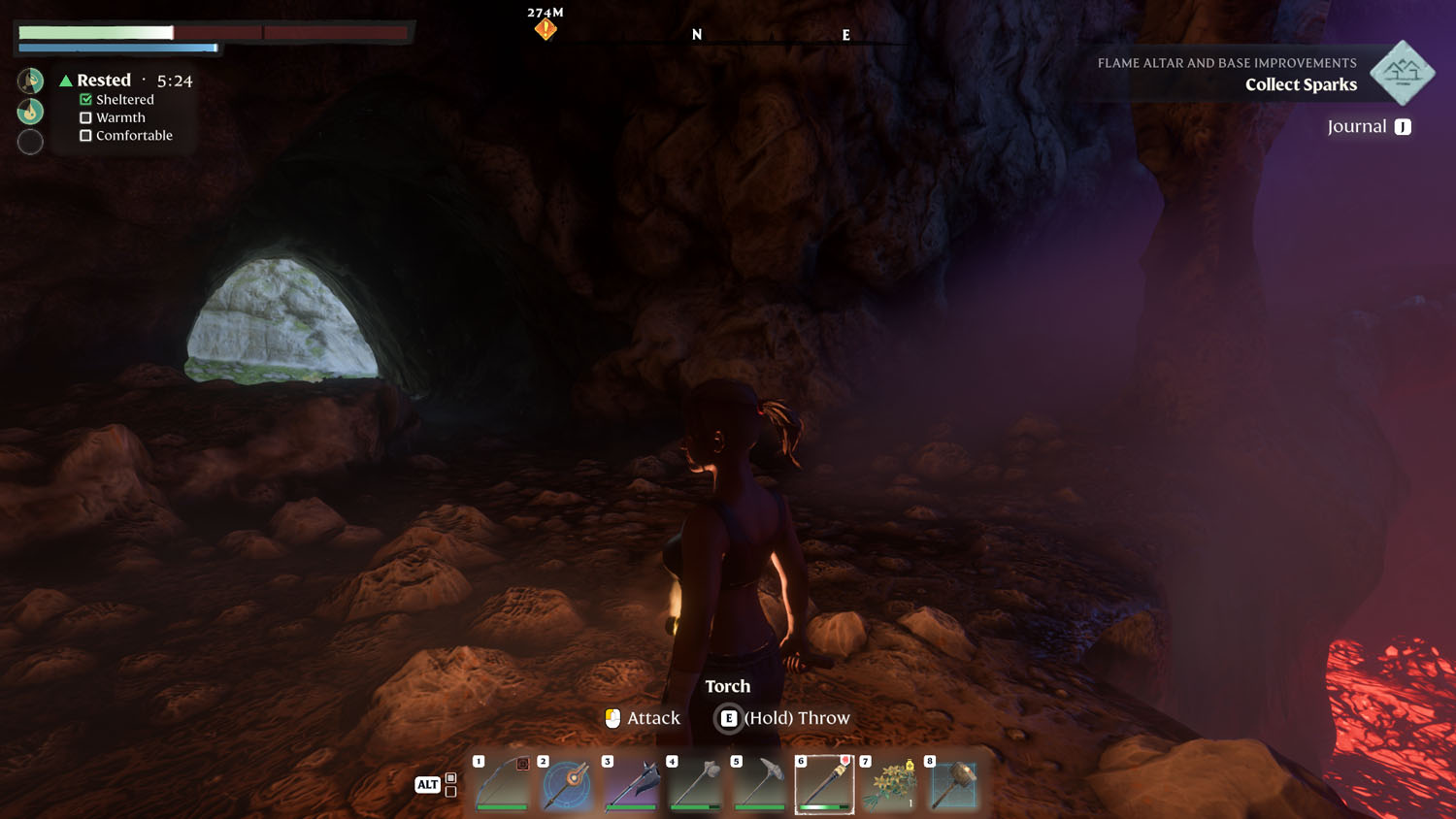Open the Collect Sparks quest tracker
Screen dimensions: 1456x819
(1301, 84)
